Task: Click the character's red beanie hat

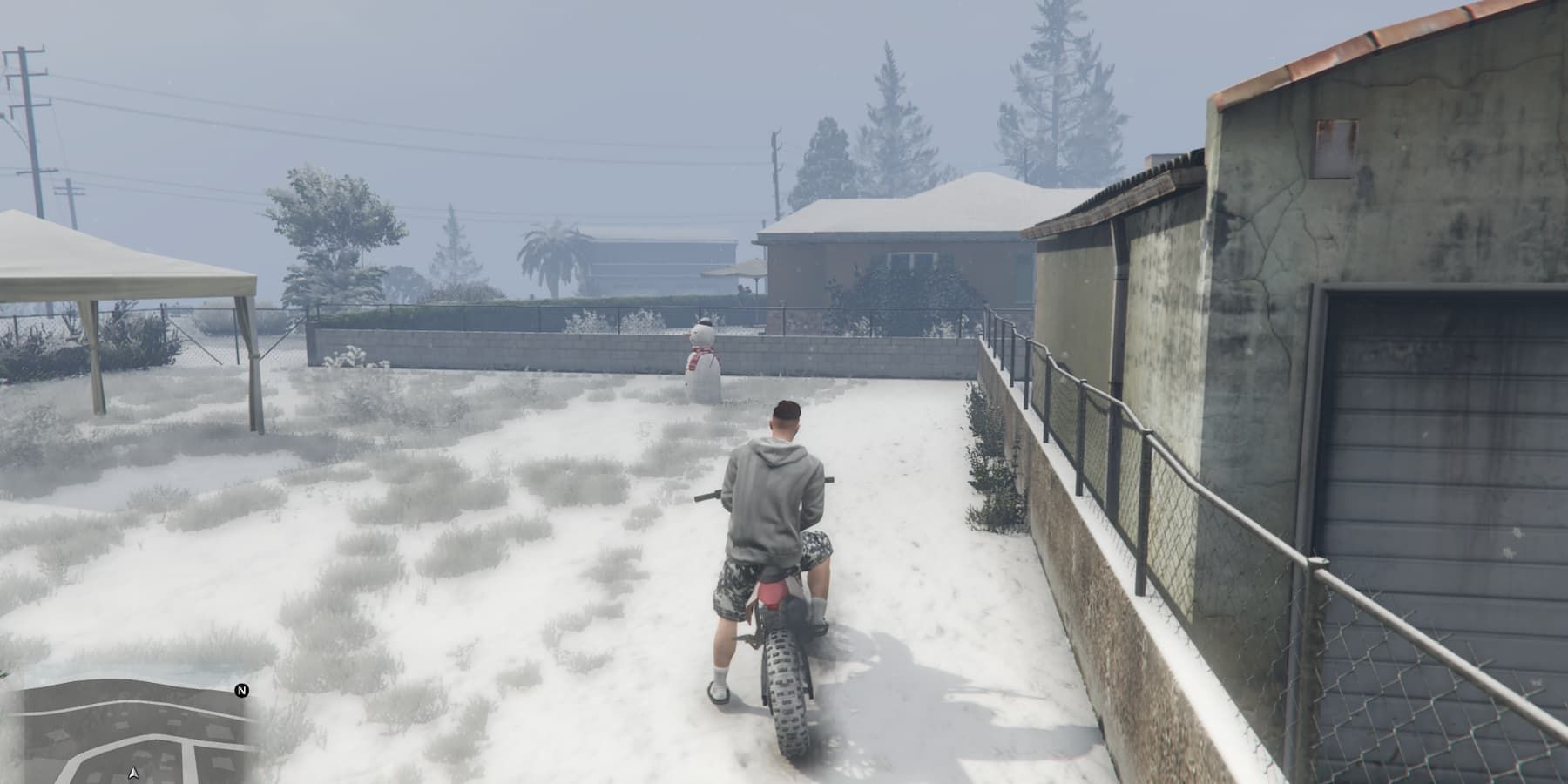Action: coord(786,409)
